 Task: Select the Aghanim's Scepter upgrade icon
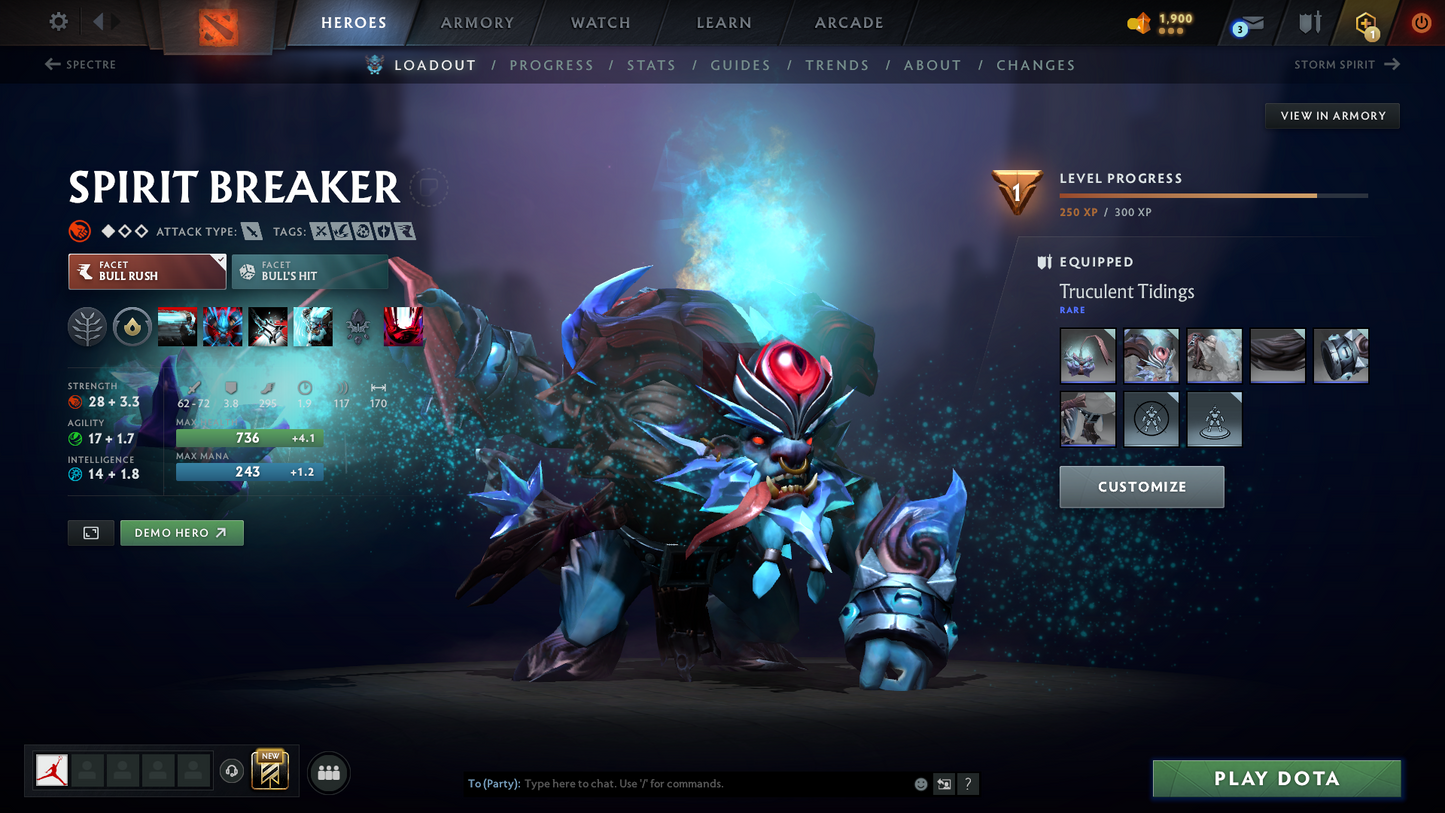[x=132, y=326]
